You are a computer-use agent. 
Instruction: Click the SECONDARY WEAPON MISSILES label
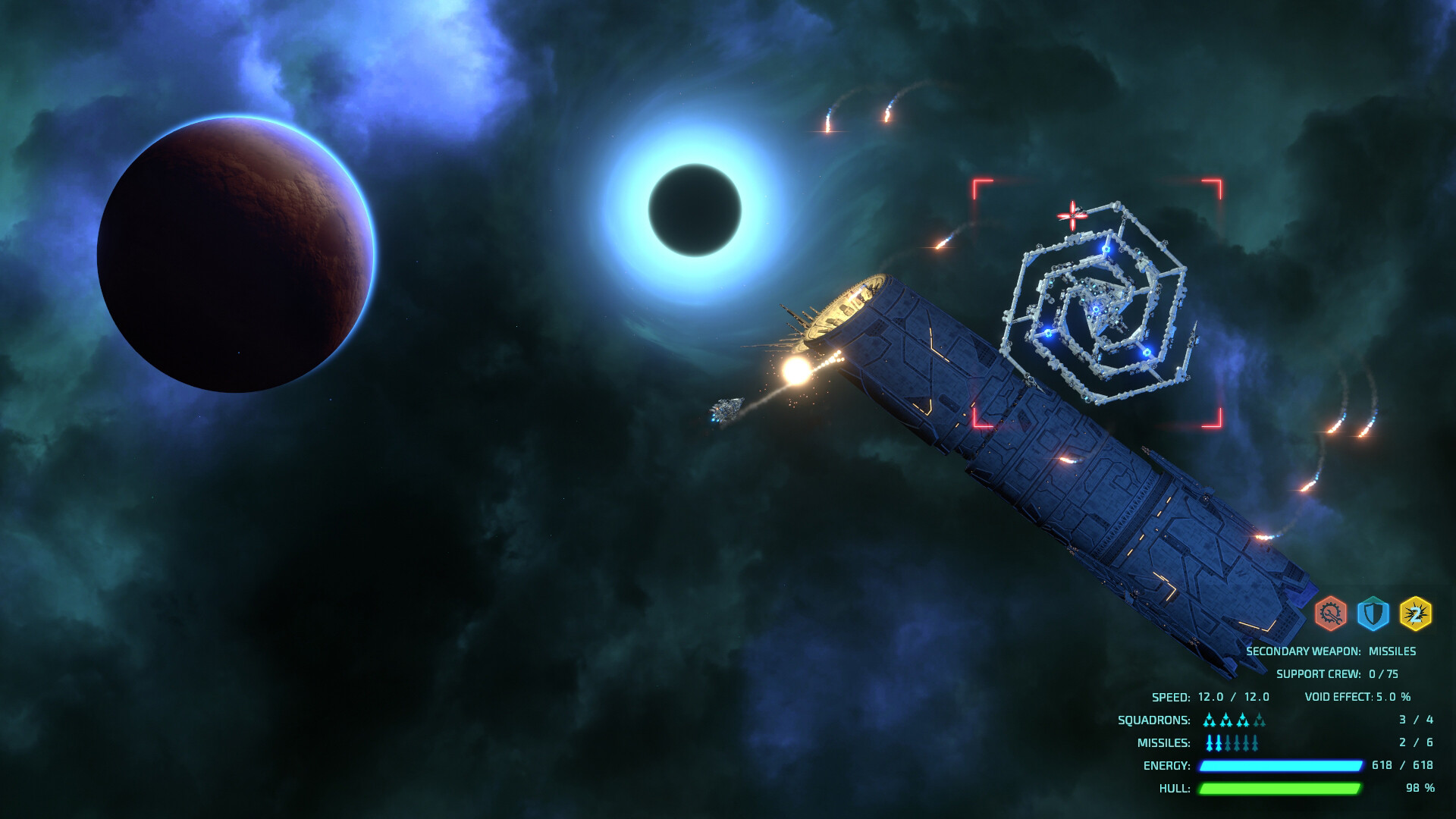click(1332, 652)
